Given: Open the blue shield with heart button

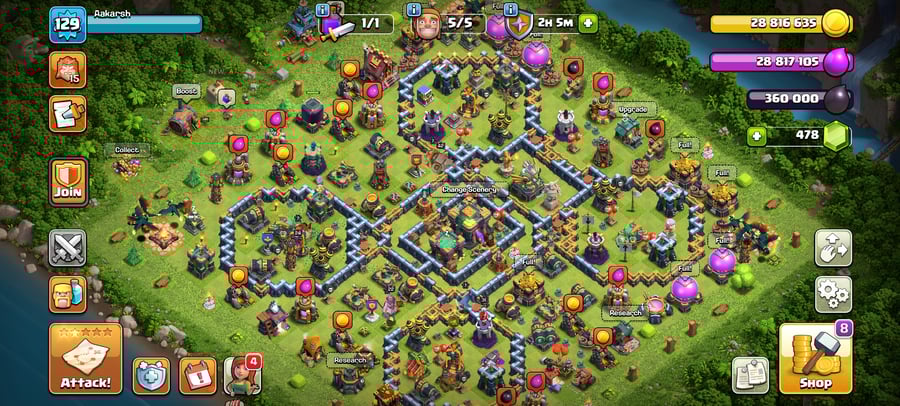Looking at the screenshot, I should [x=152, y=374].
